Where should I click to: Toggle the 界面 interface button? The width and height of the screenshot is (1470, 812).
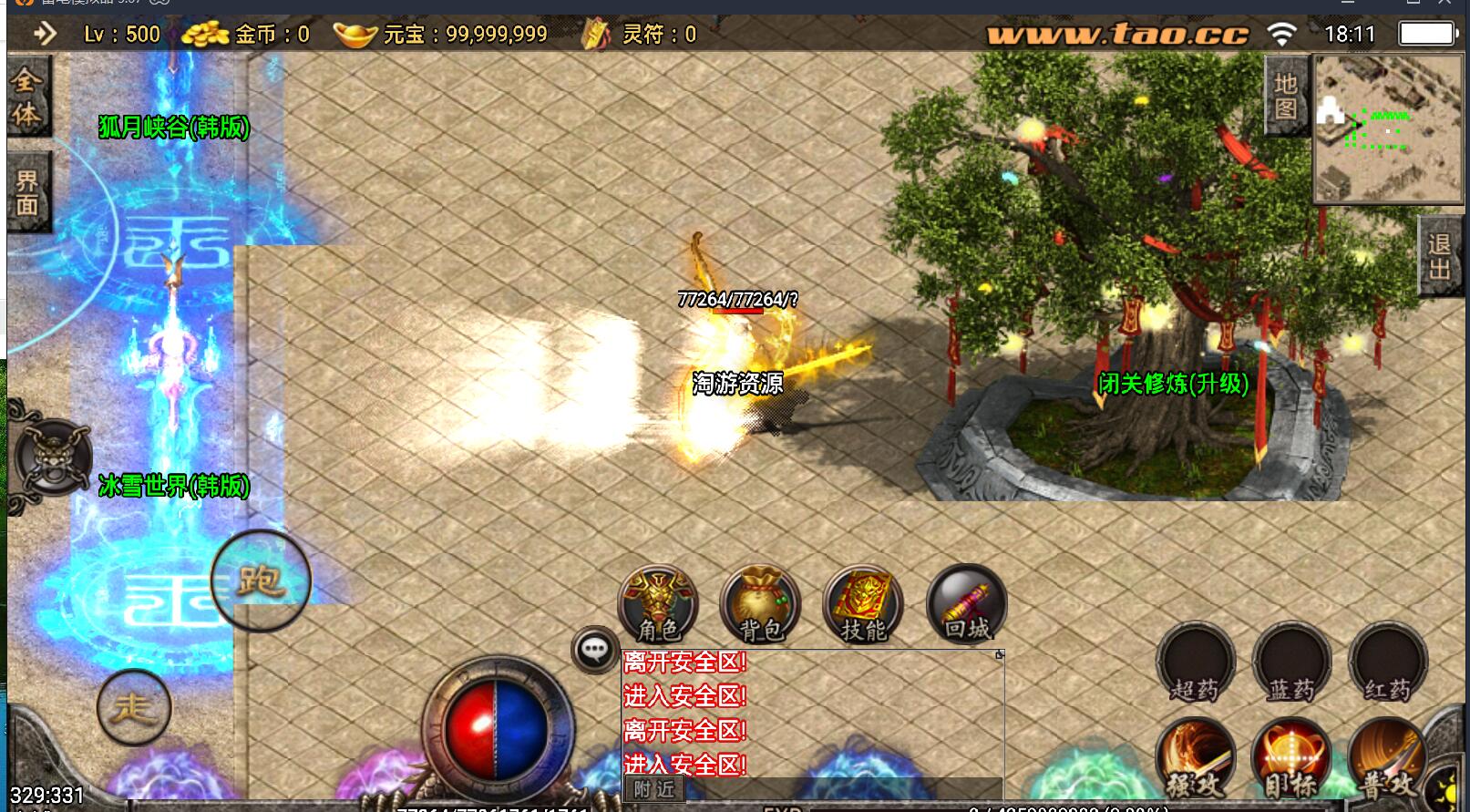27,193
